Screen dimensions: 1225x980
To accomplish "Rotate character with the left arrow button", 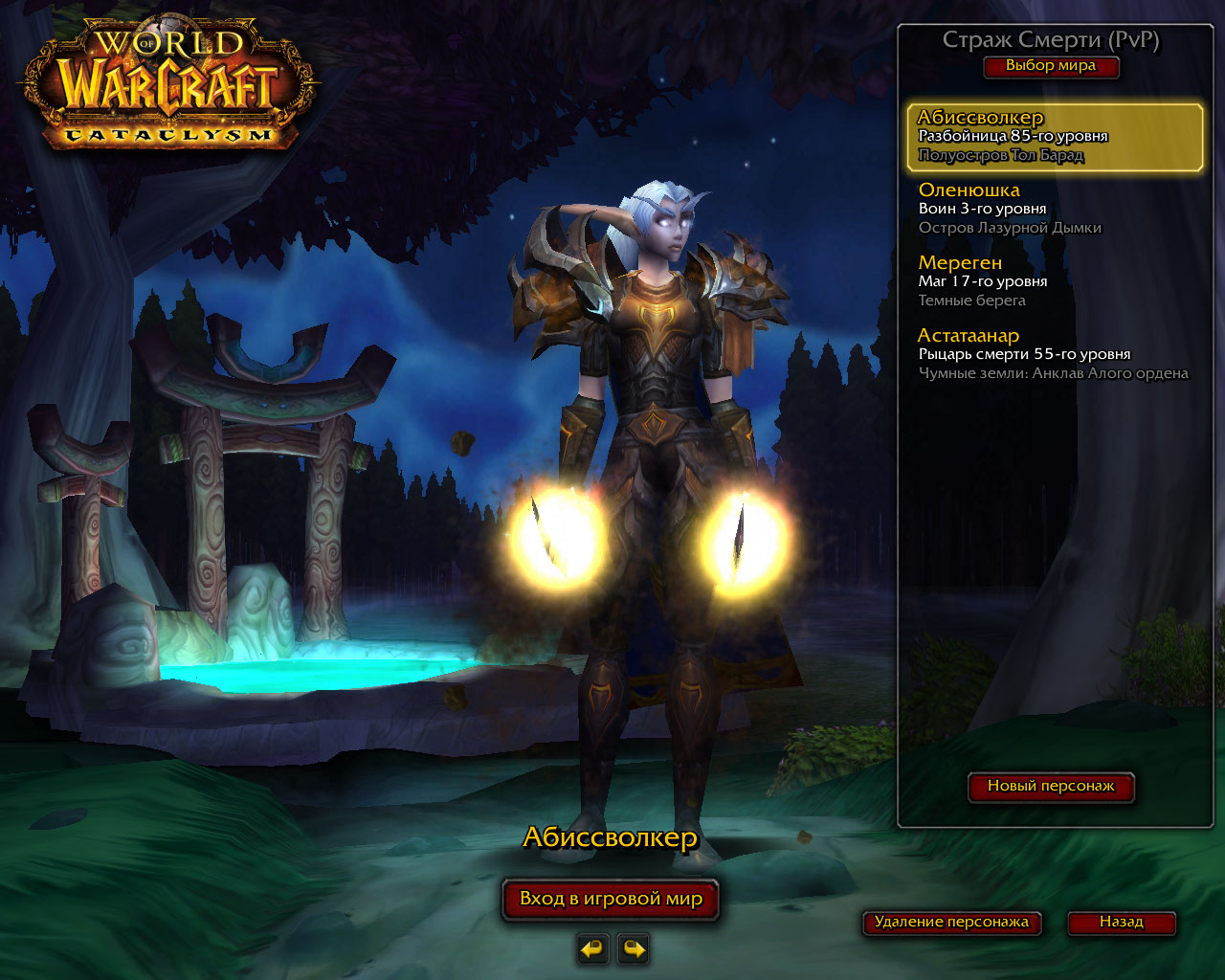I will pyautogui.click(x=593, y=949).
